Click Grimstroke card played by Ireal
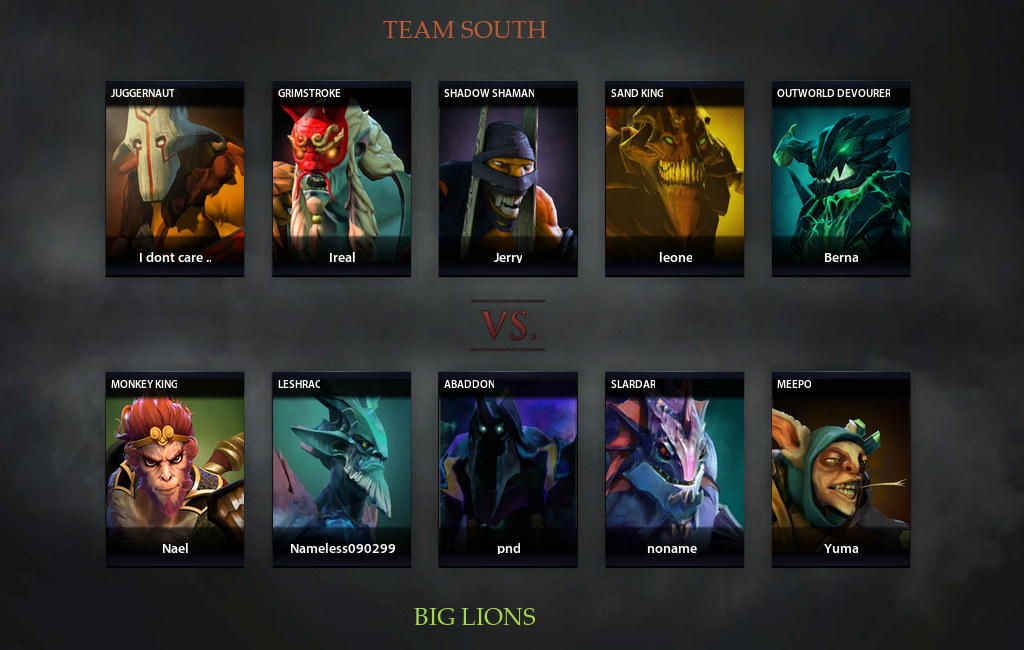The width and height of the screenshot is (1024, 650). coord(341,178)
